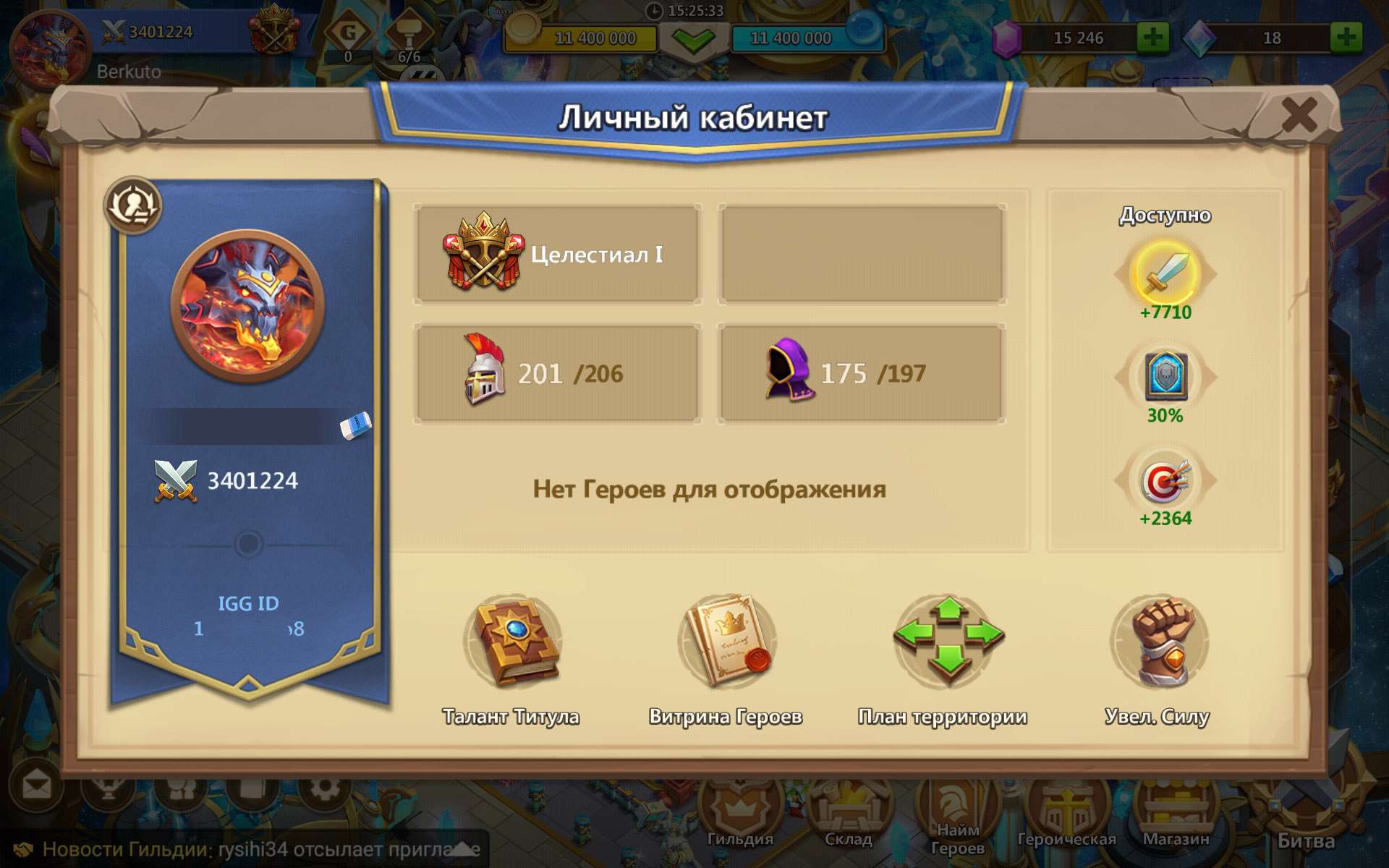Select the helmet icon with 201/206
The width and height of the screenshot is (1389, 868).
[483, 371]
